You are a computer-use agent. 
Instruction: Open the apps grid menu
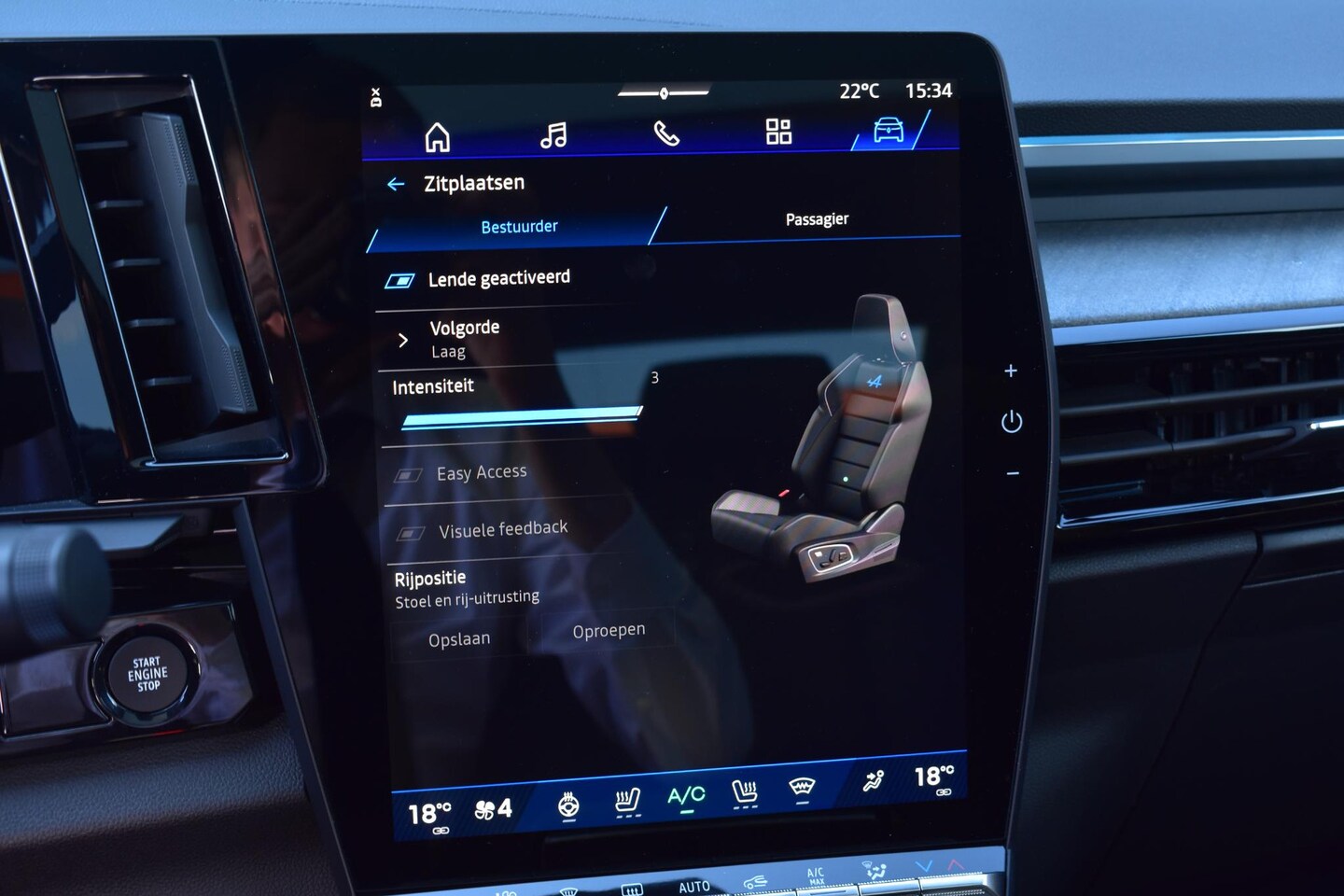[x=778, y=132]
